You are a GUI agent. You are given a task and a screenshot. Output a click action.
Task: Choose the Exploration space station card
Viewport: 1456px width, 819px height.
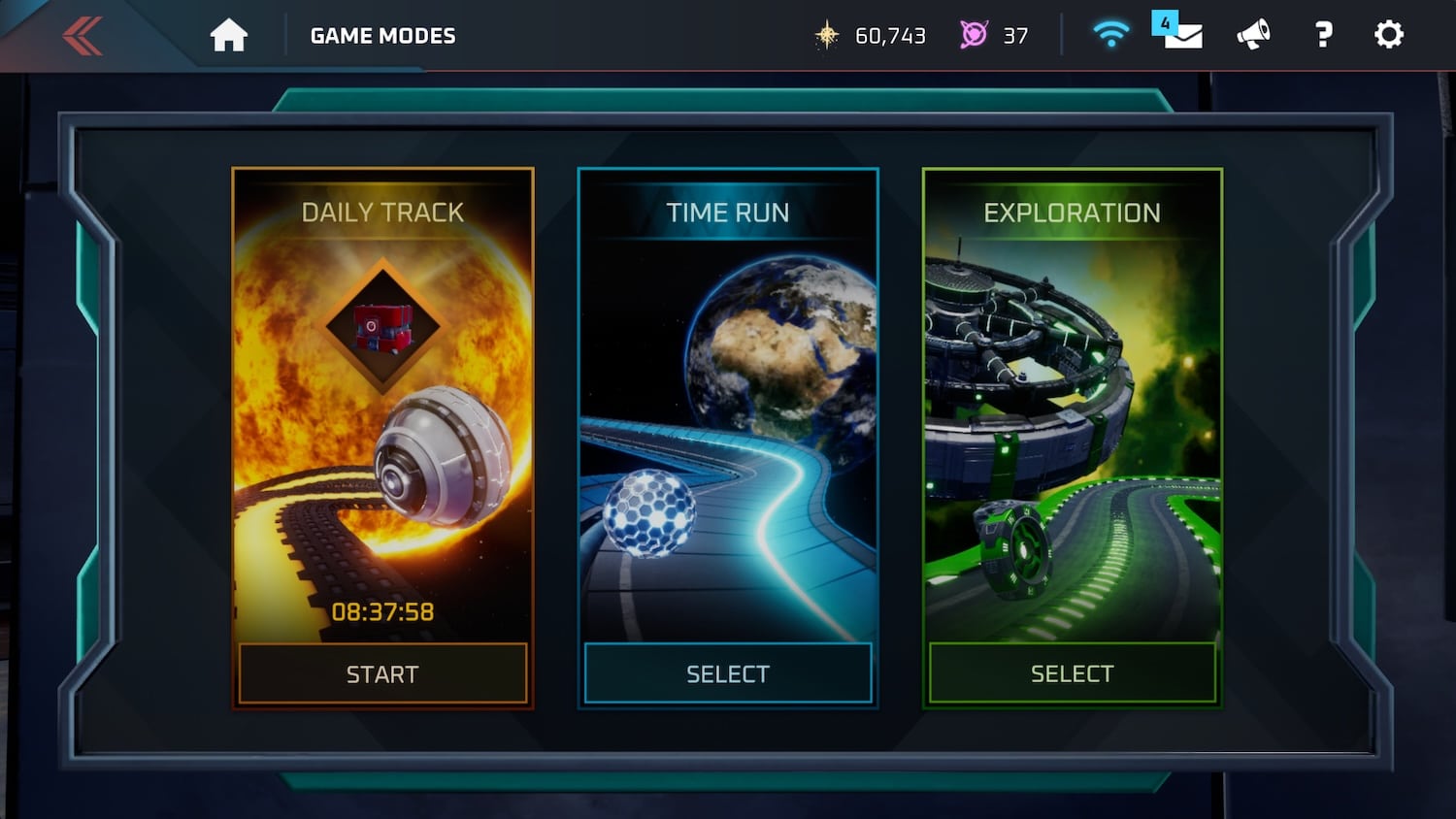(1073, 408)
